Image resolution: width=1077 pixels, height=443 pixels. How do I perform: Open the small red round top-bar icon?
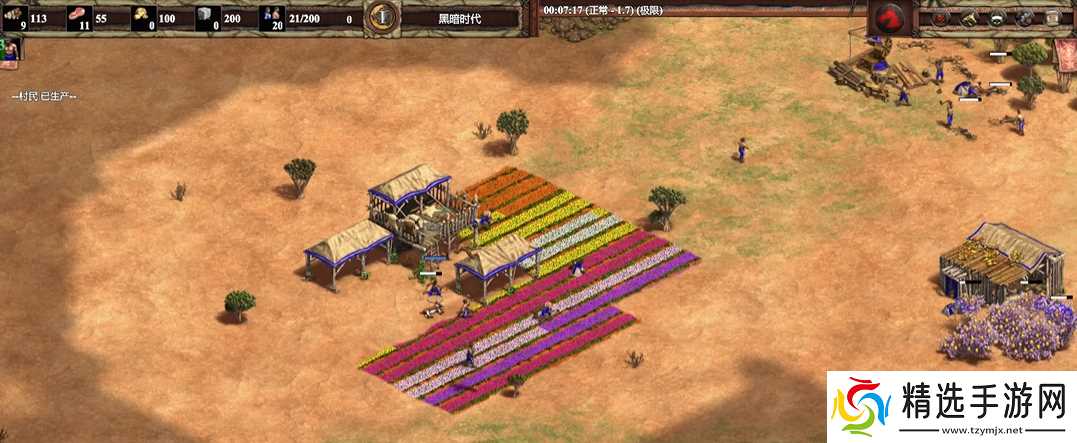point(941,18)
